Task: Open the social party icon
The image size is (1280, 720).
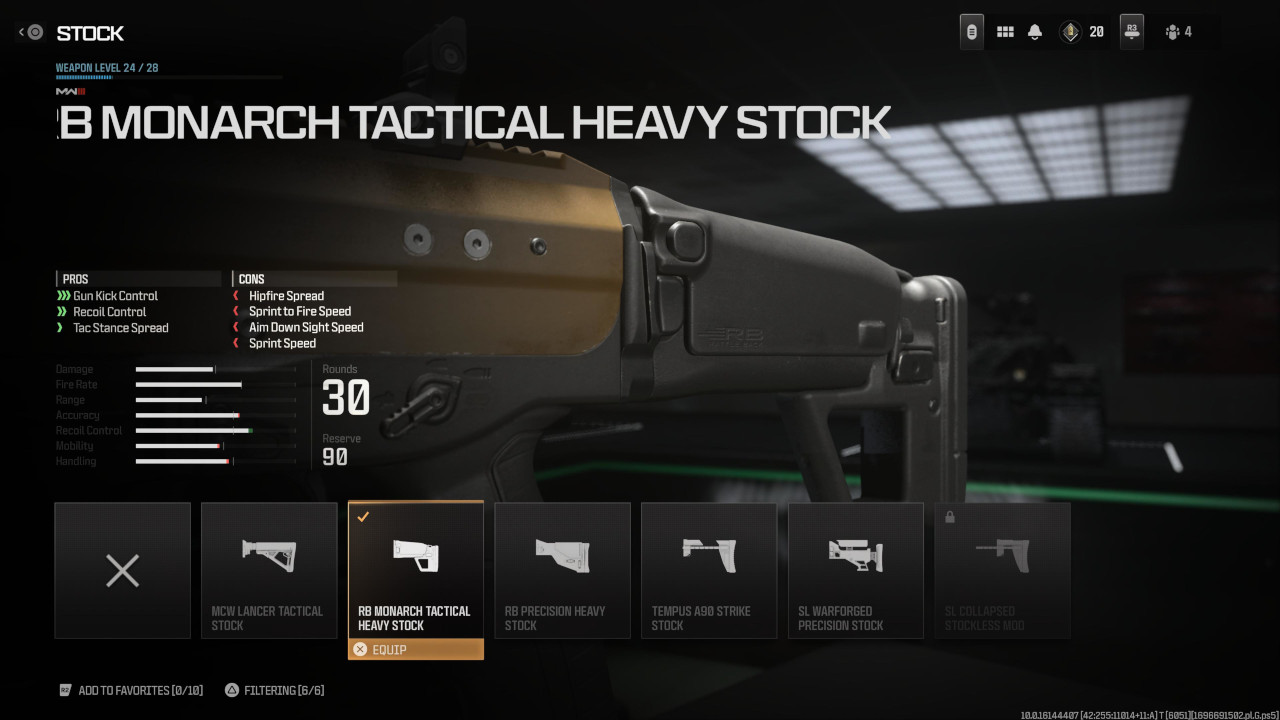Action: [1178, 32]
